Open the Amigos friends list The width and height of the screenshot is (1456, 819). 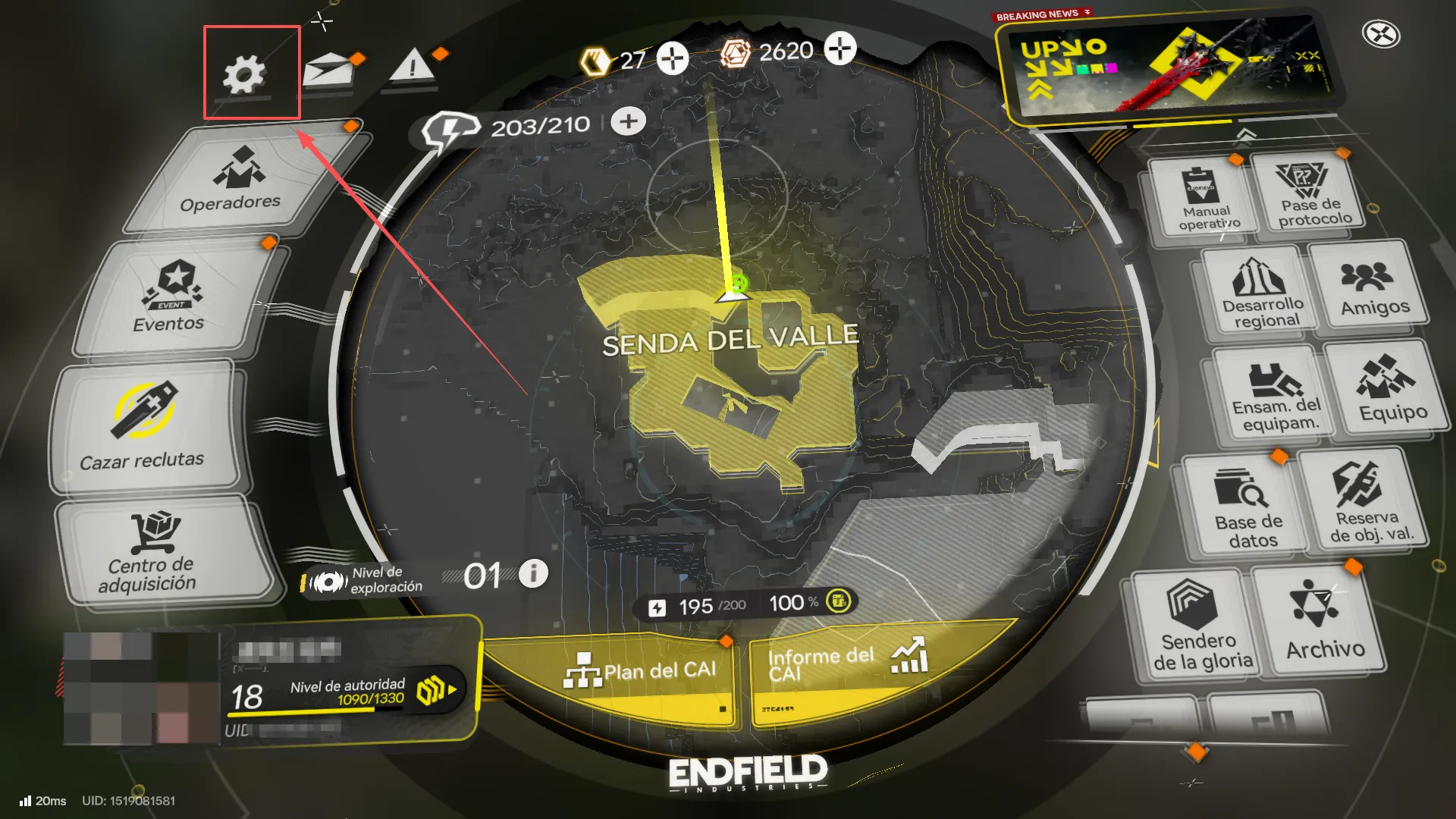coord(1371,288)
